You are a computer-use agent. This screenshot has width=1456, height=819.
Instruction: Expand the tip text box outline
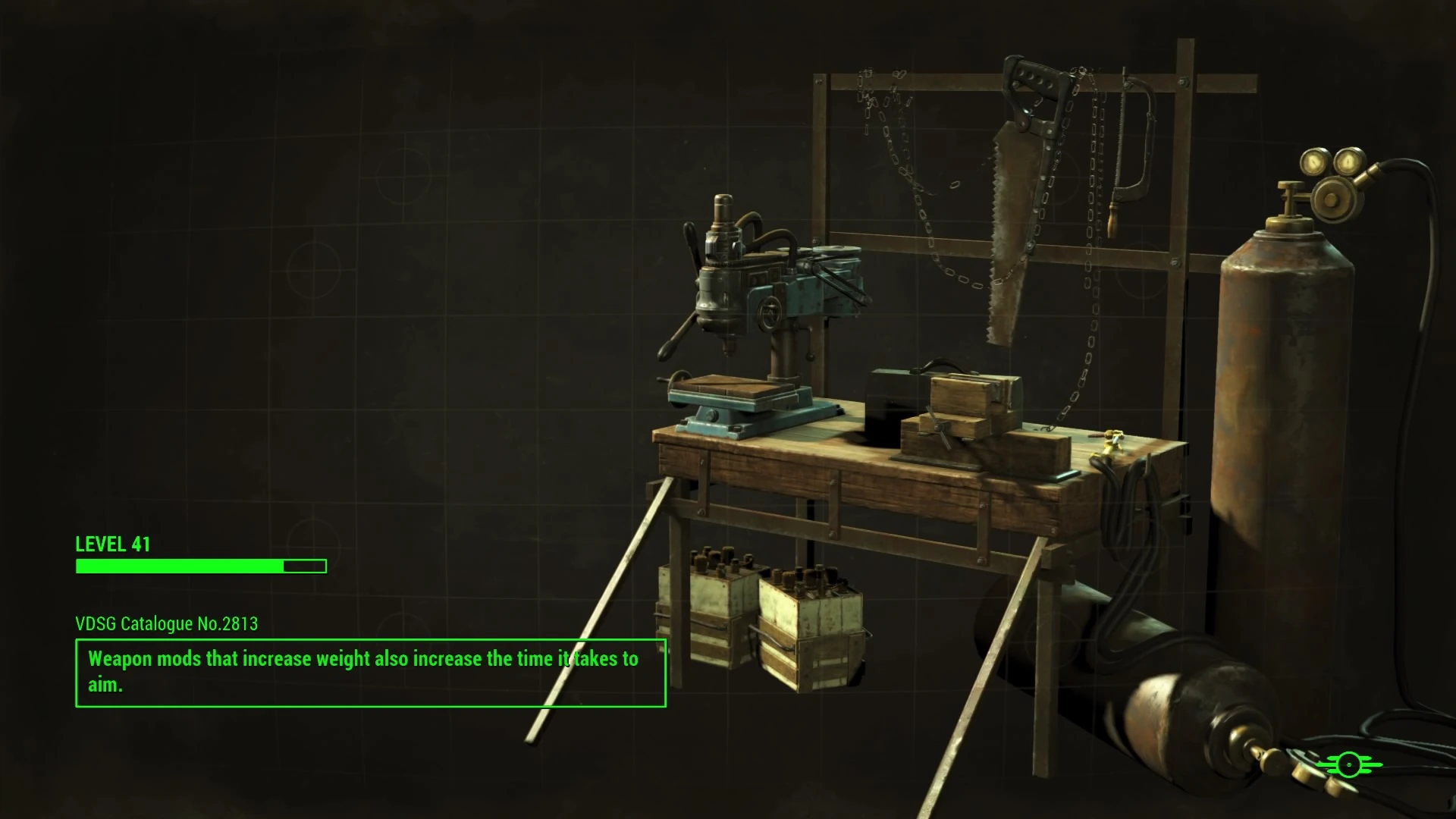tap(370, 672)
